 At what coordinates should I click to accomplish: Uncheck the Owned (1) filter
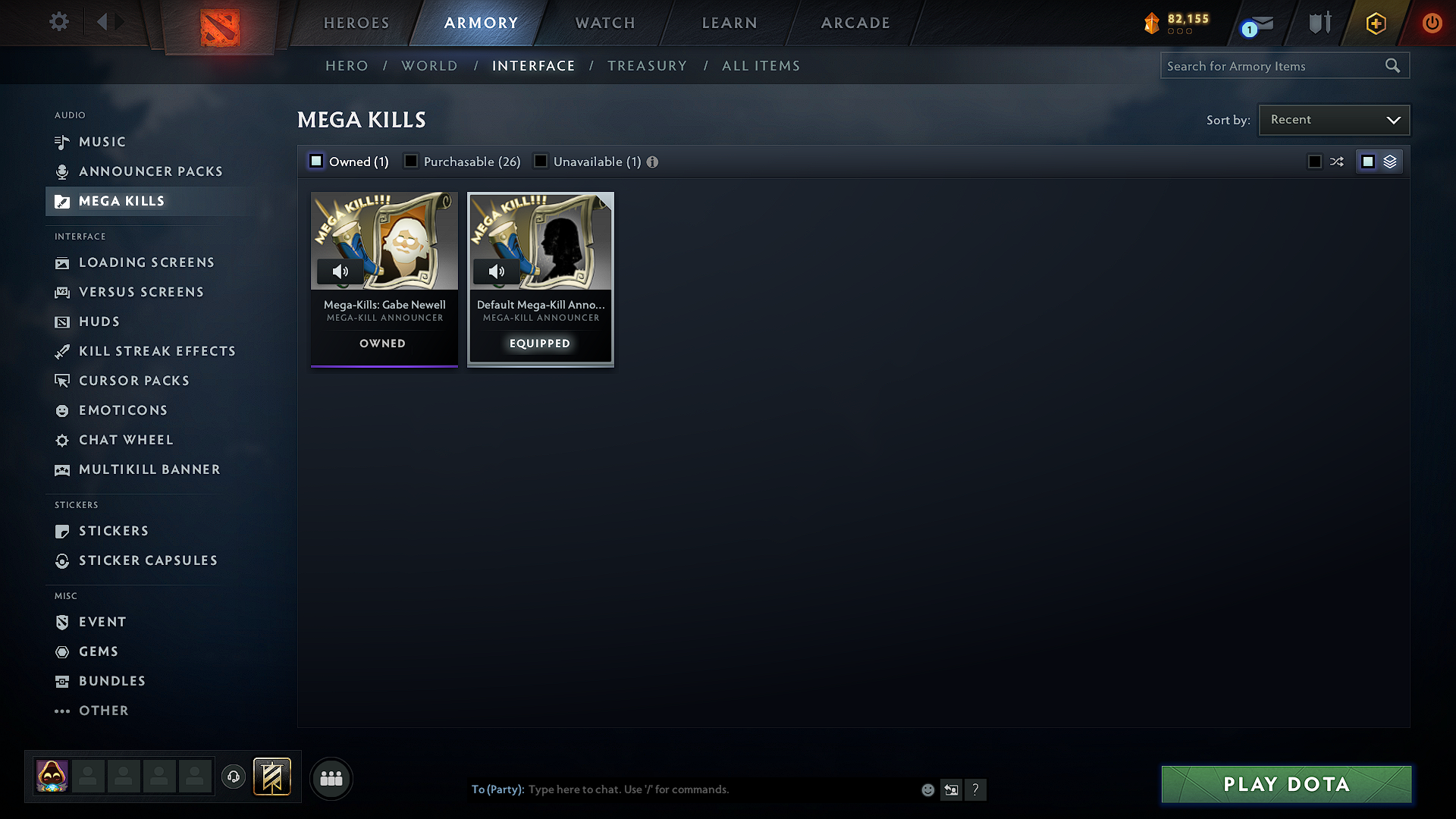[x=315, y=161]
